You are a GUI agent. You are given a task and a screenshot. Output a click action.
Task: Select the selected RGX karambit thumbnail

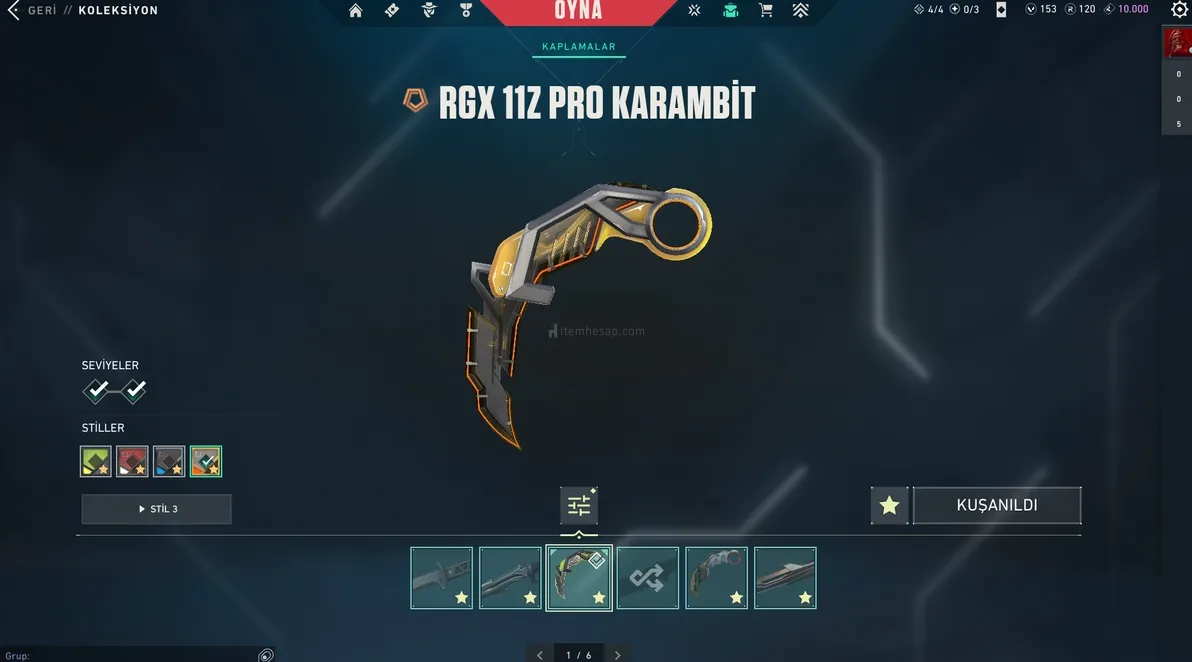(579, 578)
